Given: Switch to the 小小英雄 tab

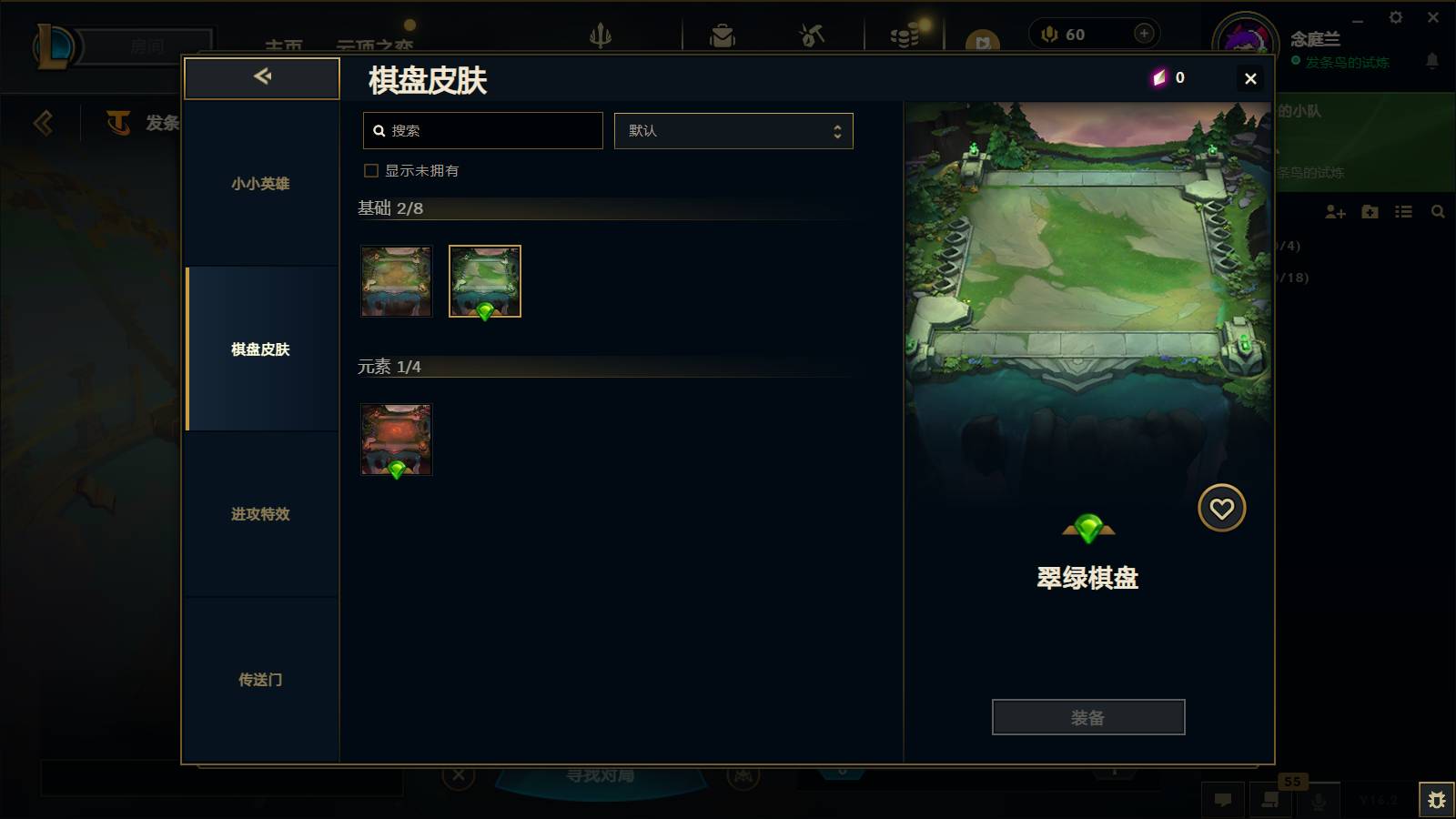Looking at the screenshot, I should (x=261, y=184).
